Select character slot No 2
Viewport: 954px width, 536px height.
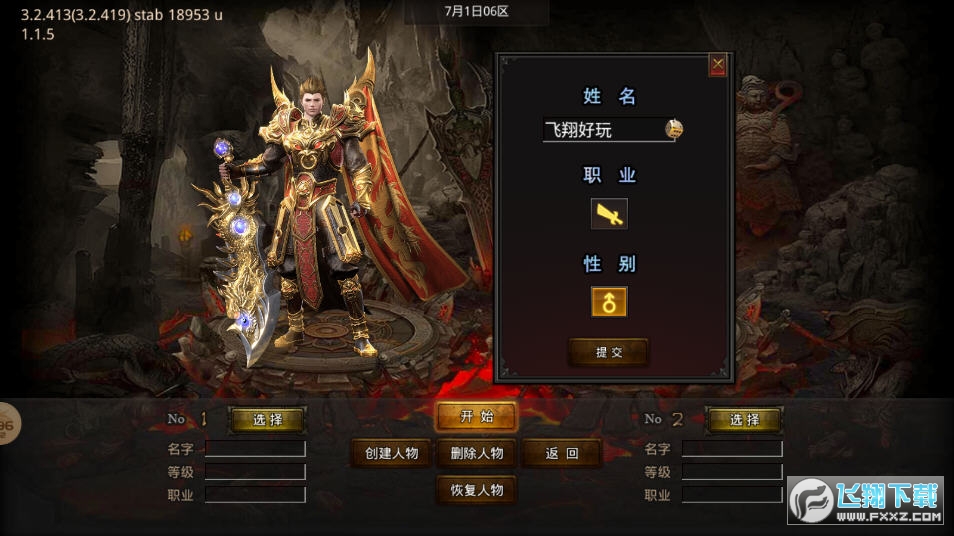(x=744, y=420)
